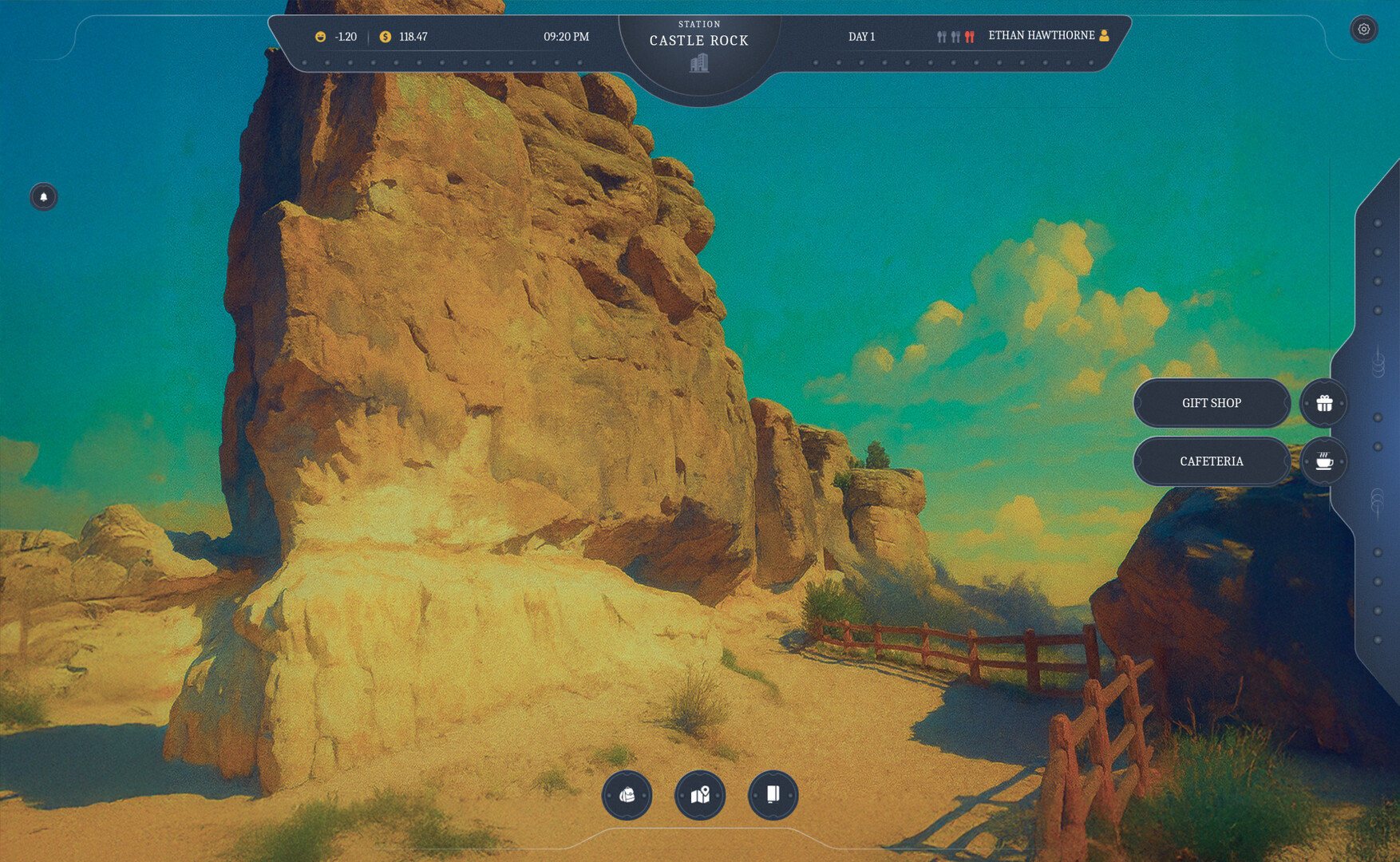Expand the Ethan Hawthorne profile entry
The width and height of the screenshot is (1400, 862).
click(1046, 35)
